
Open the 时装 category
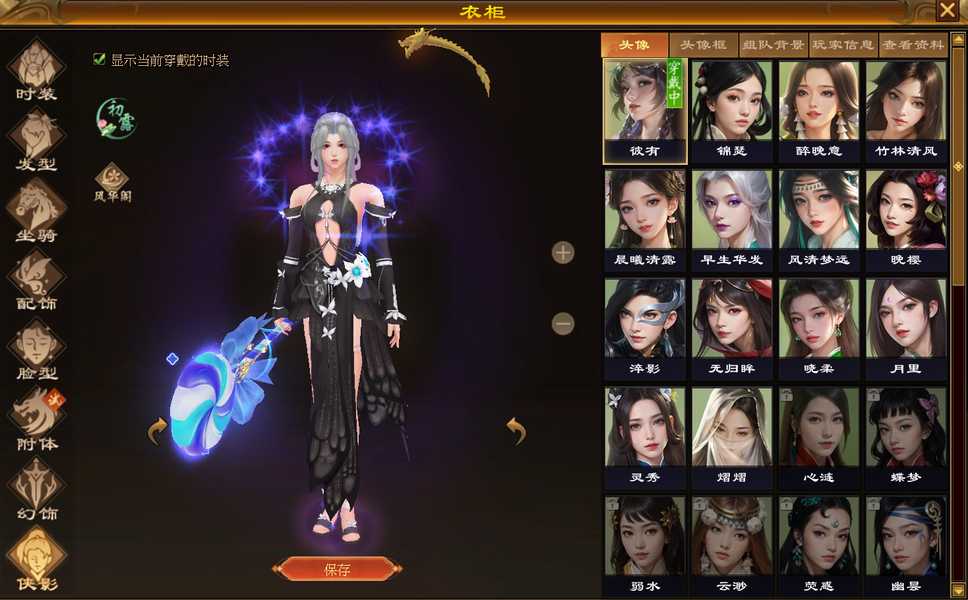click(37, 70)
